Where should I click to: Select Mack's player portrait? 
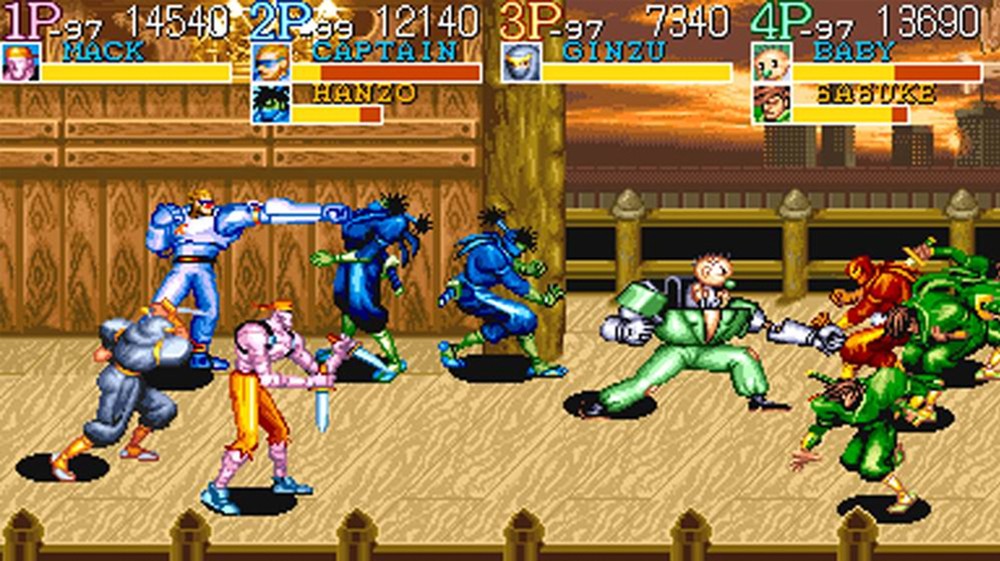pyautogui.click(x=21, y=62)
